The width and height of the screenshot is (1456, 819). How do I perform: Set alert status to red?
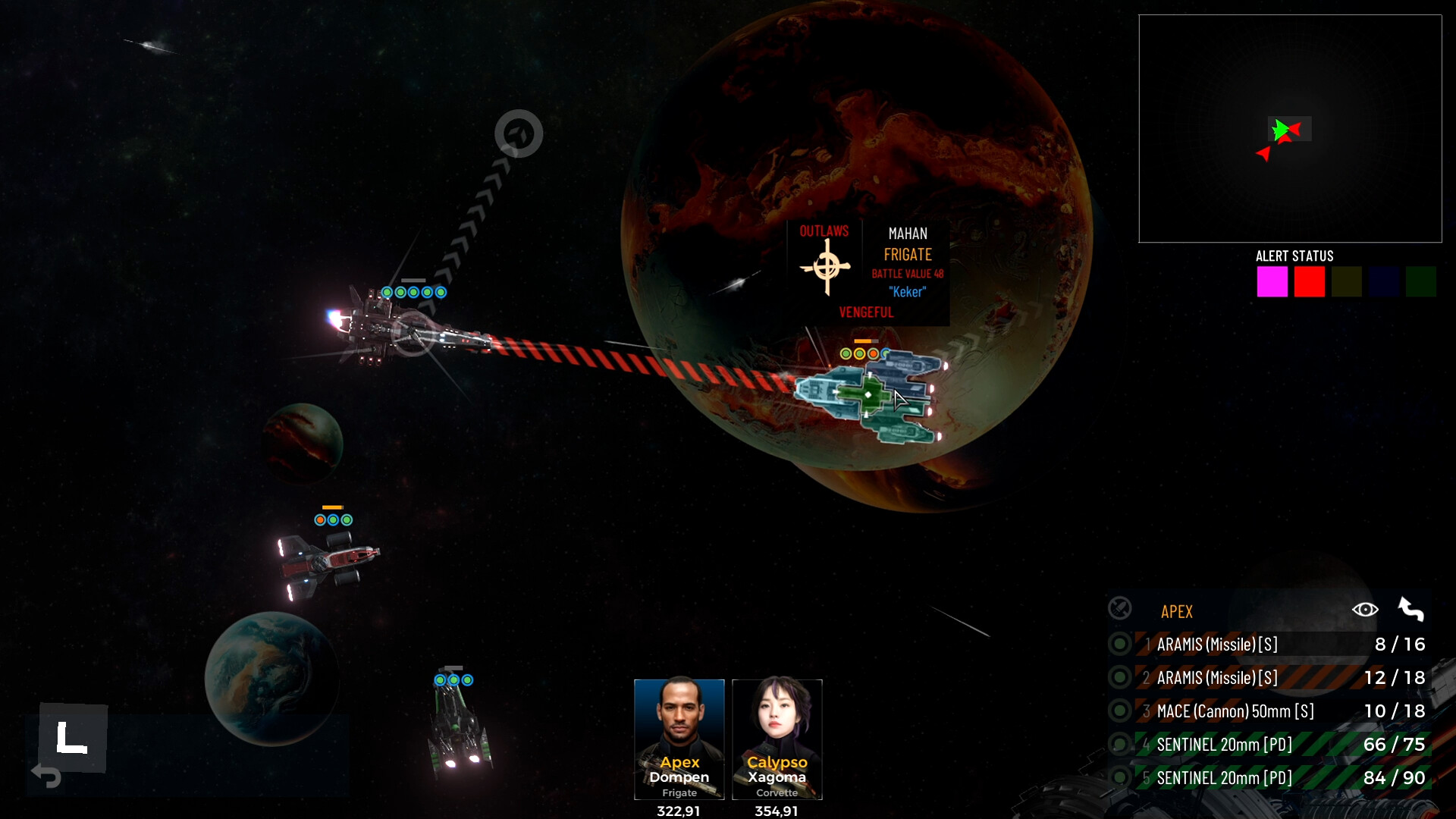click(1309, 281)
